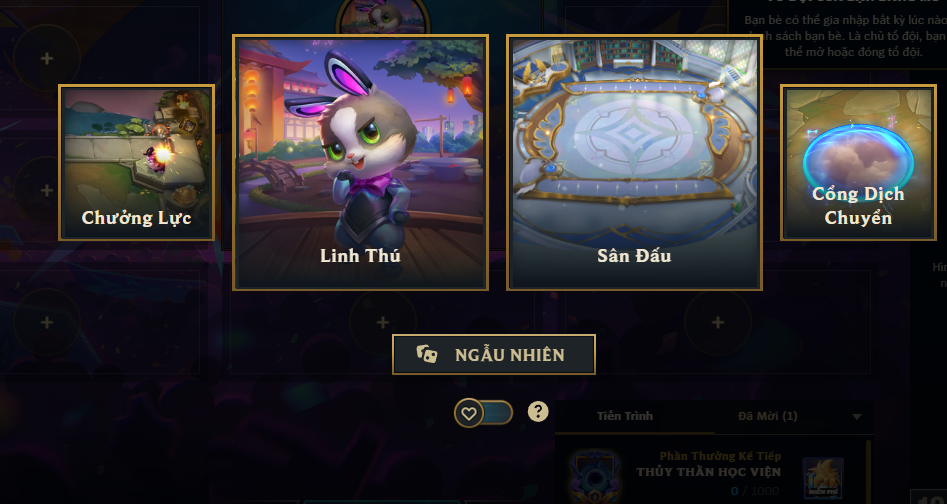Switch to the Tiến Trình tab

625,416
